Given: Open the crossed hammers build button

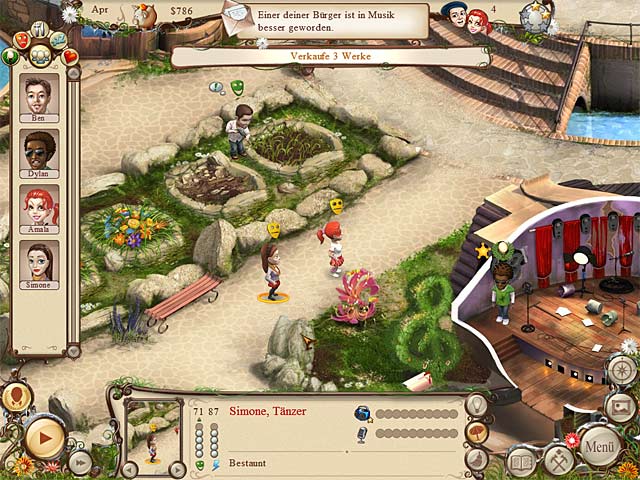Looking at the screenshot, I should pyautogui.click(x=557, y=461).
